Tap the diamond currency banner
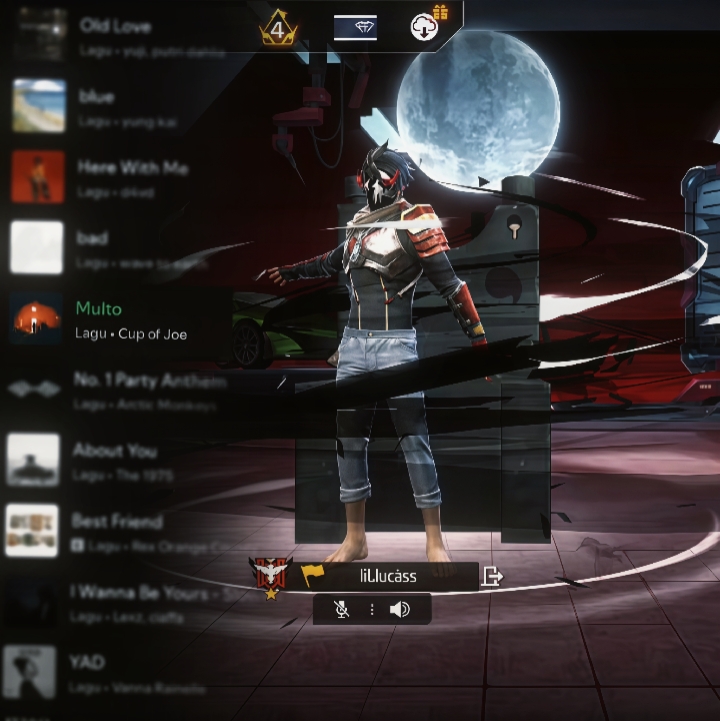The height and width of the screenshot is (721, 720). [x=355, y=28]
